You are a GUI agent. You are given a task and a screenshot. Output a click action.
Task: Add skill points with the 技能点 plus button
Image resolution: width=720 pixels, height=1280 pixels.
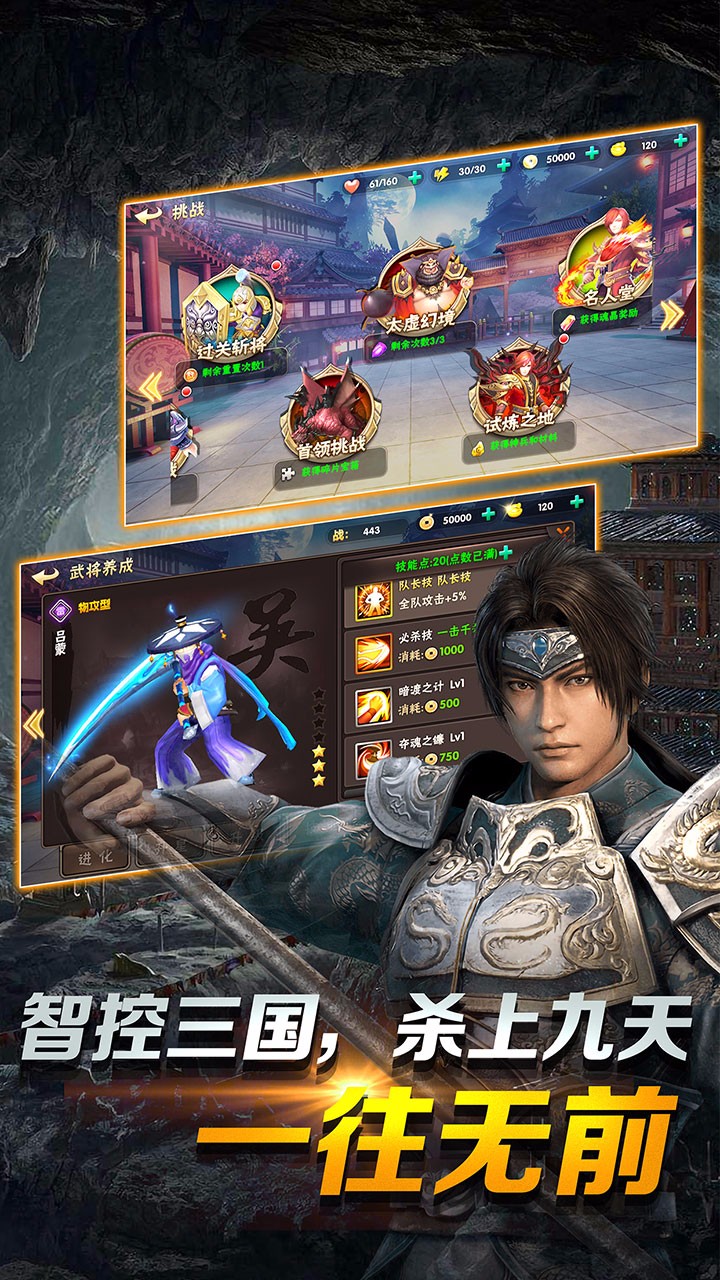[506, 553]
